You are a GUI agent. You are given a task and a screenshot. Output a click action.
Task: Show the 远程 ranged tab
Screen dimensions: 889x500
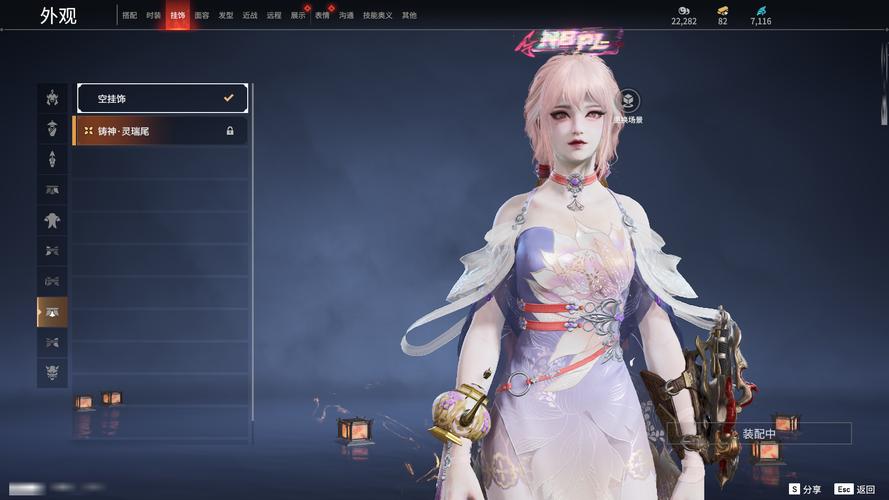[x=274, y=16]
